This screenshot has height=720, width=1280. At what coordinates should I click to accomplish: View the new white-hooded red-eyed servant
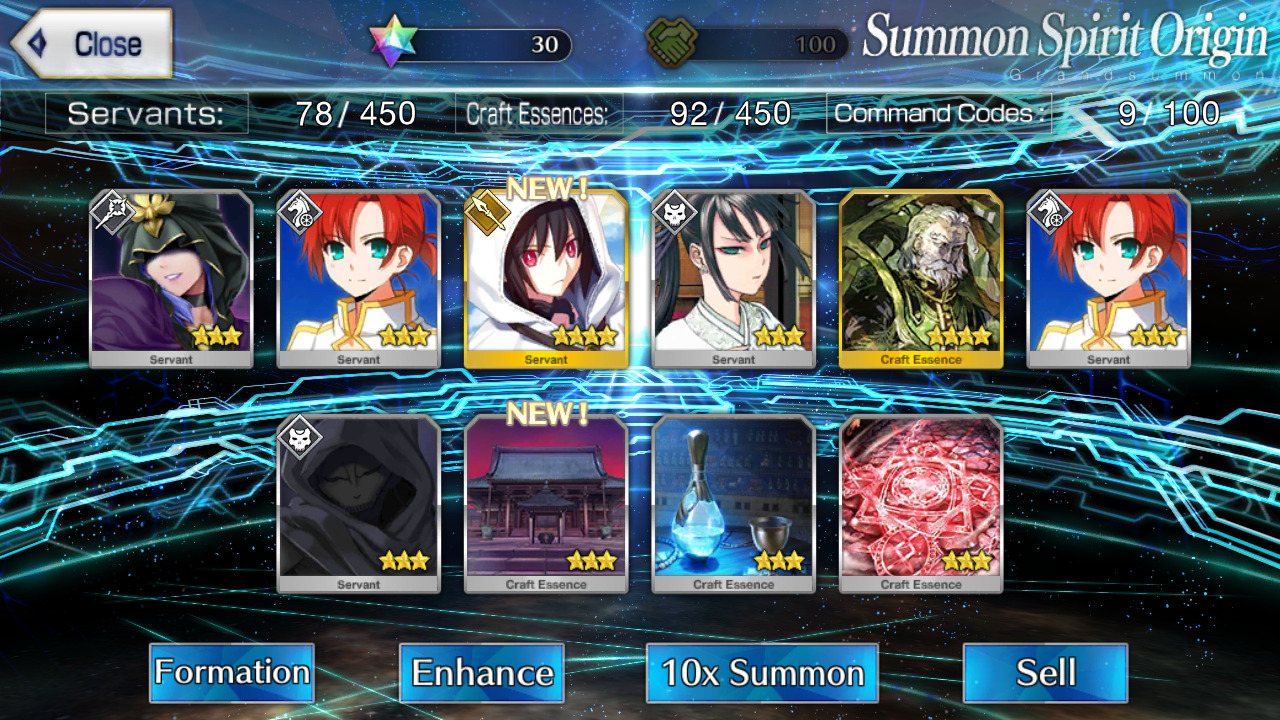click(546, 278)
